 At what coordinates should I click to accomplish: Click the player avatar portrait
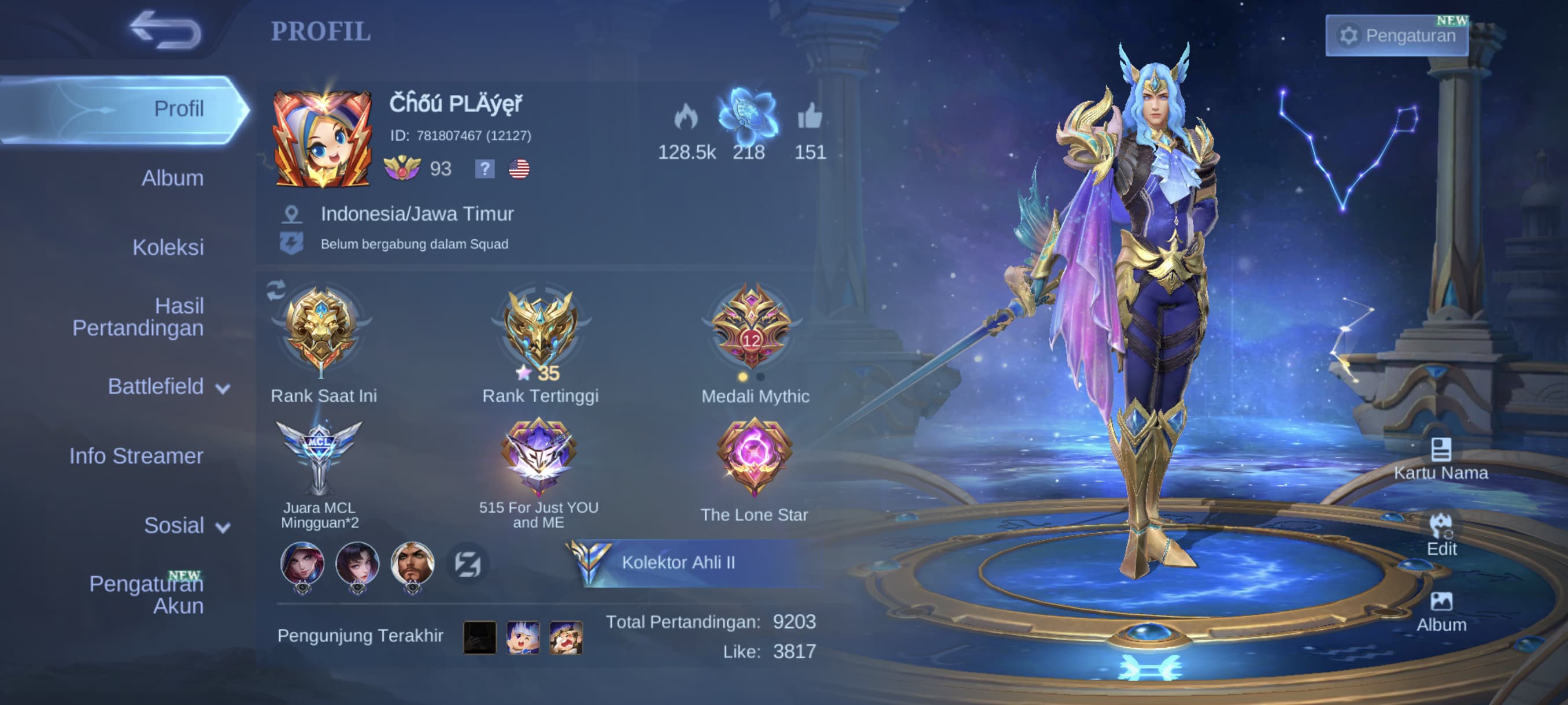point(323,139)
